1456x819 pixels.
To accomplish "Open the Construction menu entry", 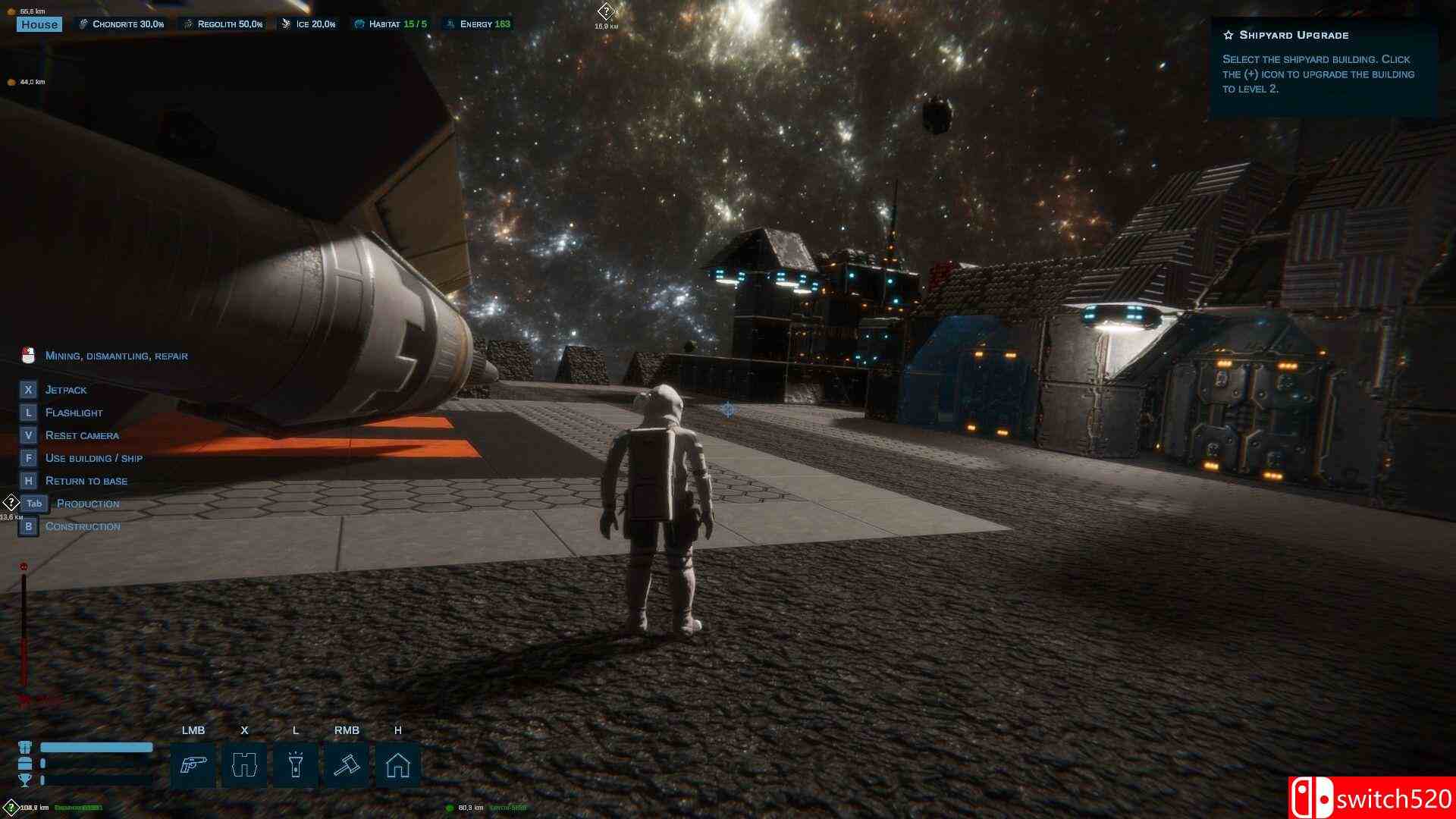I will [x=82, y=526].
